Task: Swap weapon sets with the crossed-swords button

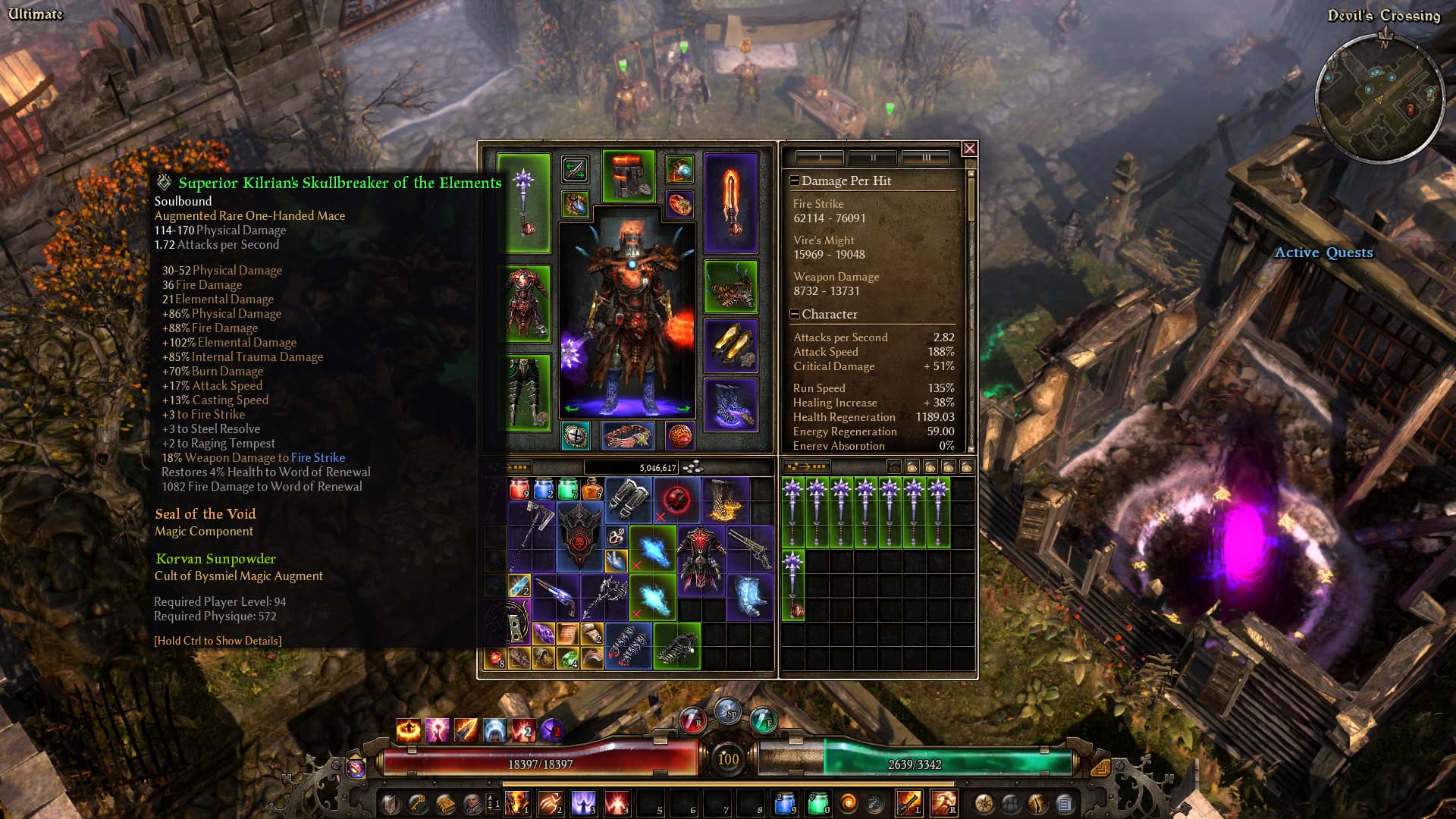Action: point(575,169)
